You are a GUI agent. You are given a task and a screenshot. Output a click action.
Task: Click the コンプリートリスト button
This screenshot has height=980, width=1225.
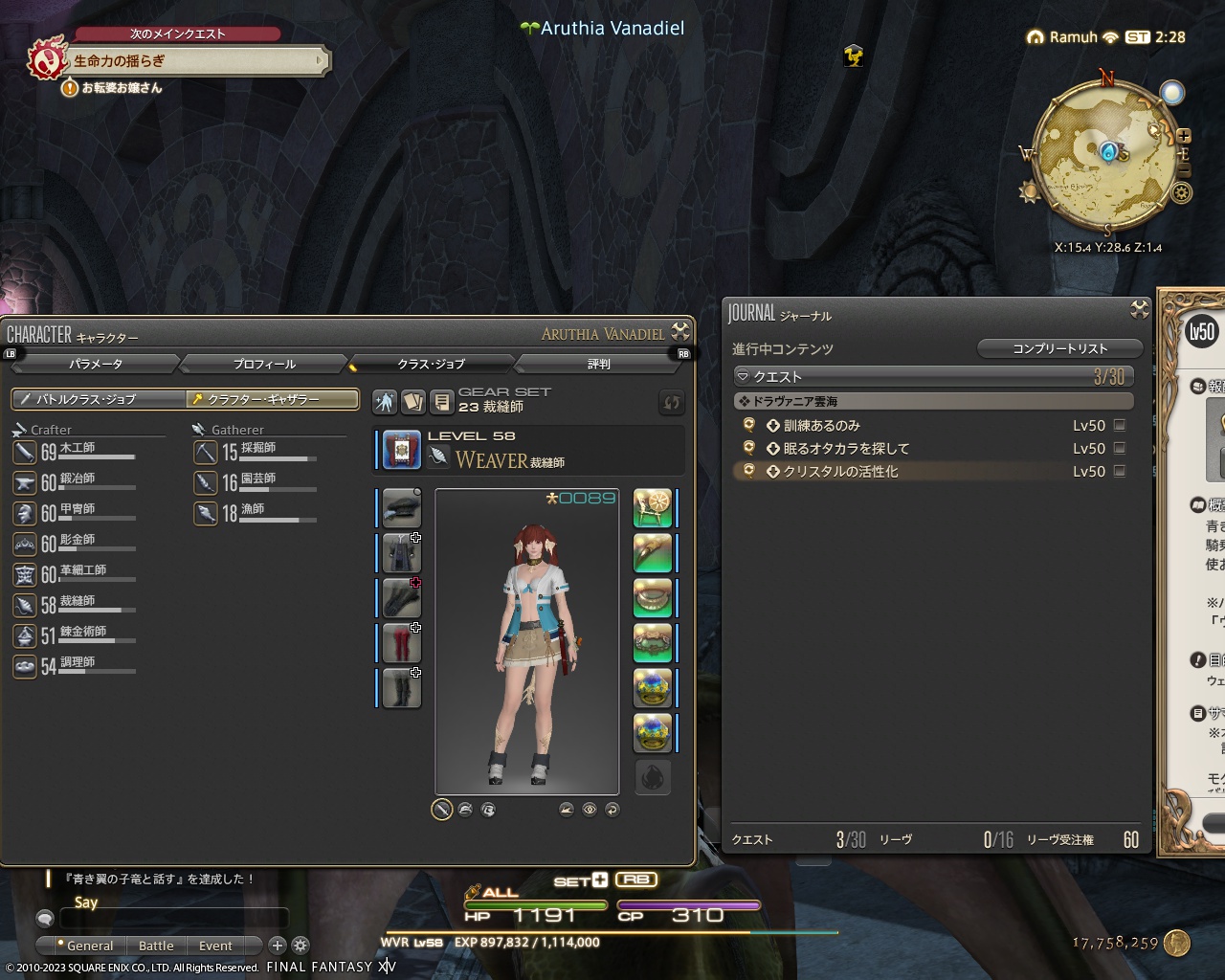pos(1059,348)
